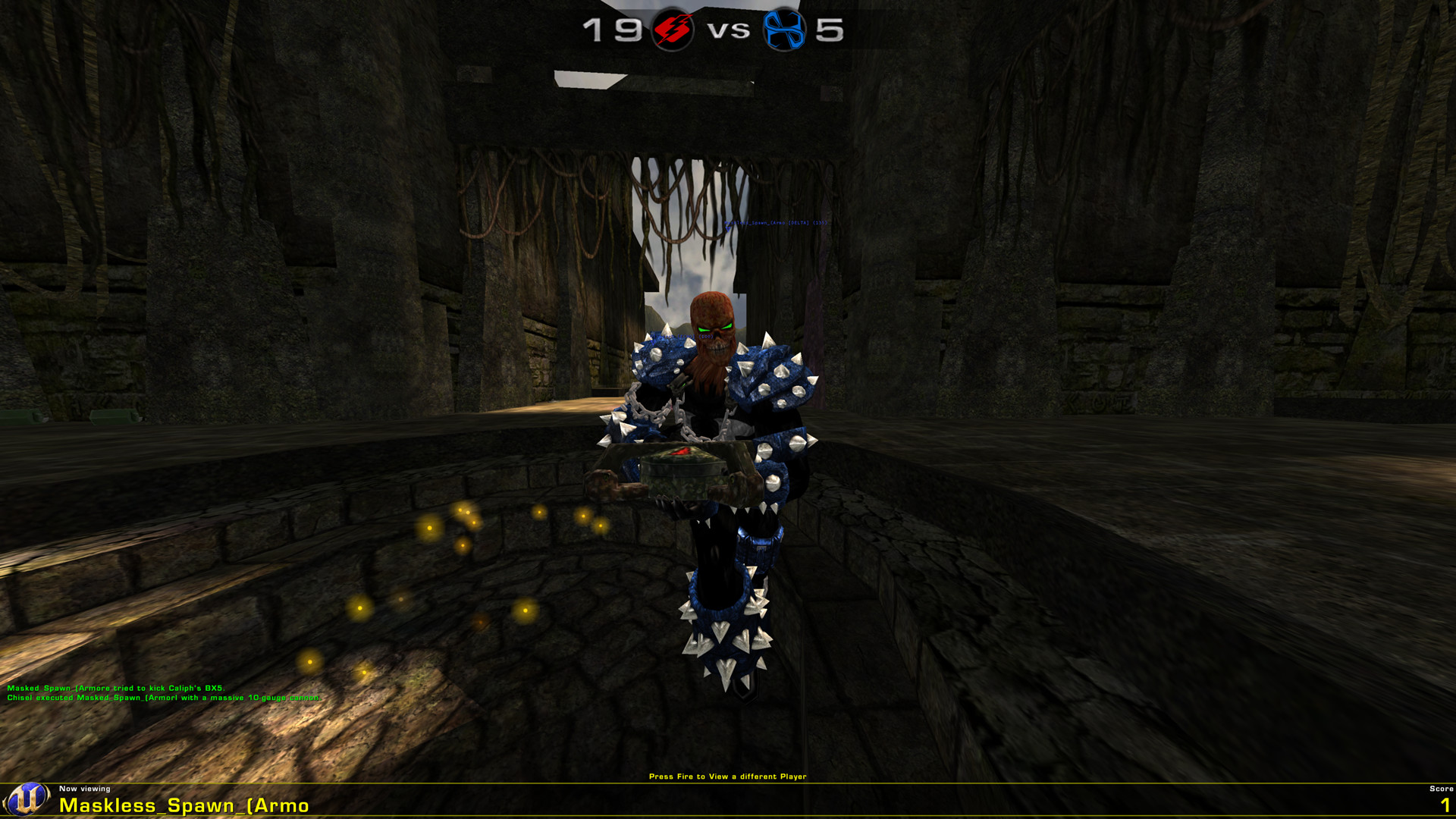
Task: Click Press Fire to View a different Player
Action: pyautogui.click(x=728, y=777)
